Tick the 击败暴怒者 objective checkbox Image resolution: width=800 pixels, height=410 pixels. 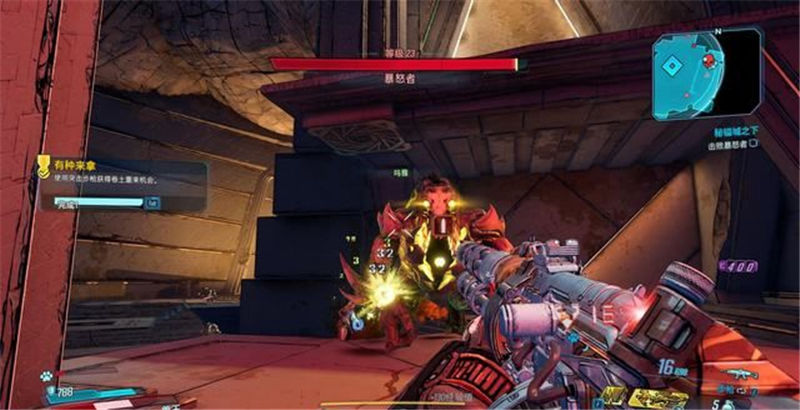753,143
